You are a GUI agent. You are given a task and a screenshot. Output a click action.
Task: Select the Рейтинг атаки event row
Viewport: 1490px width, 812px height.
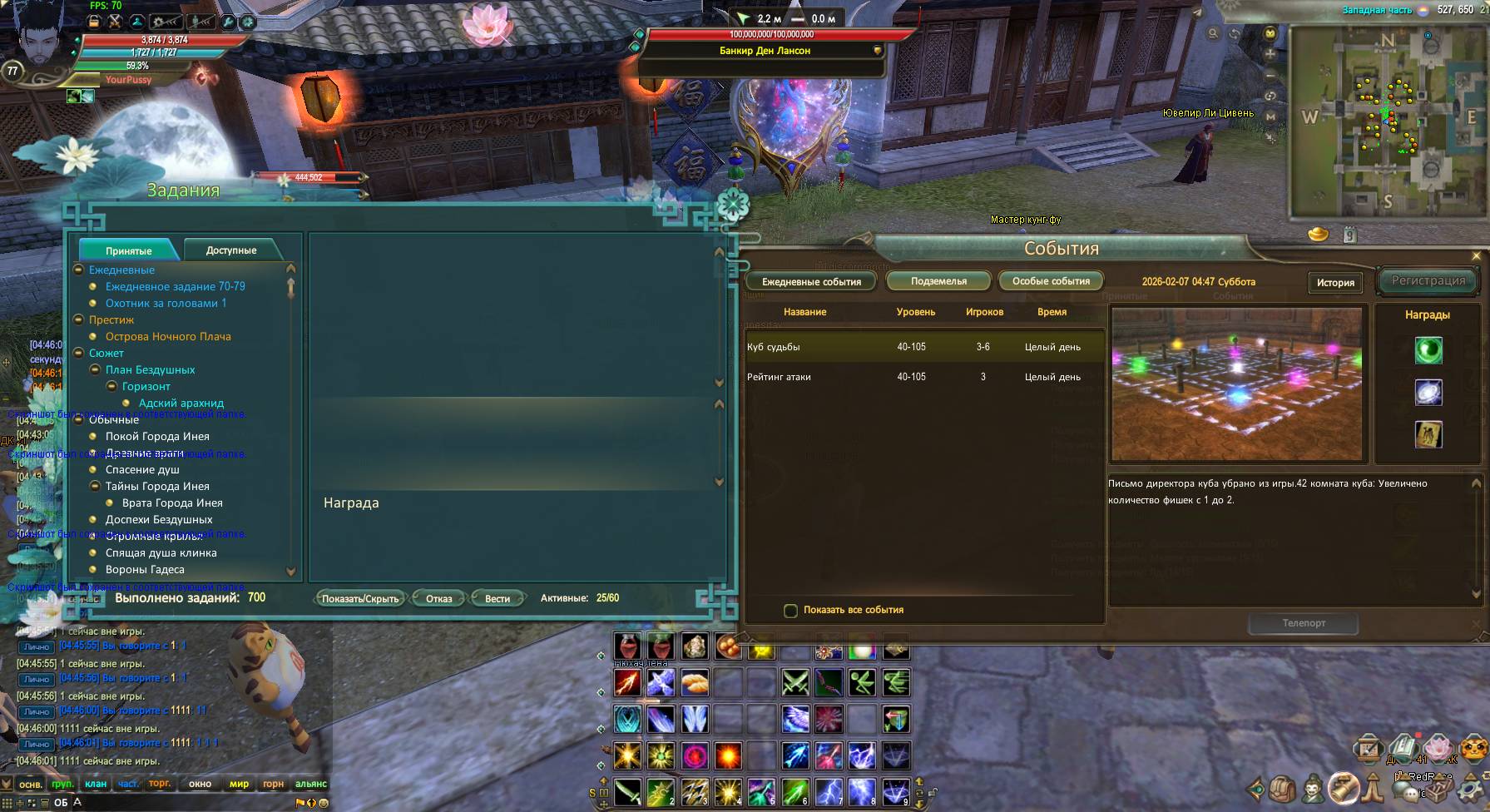pos(923,377)
